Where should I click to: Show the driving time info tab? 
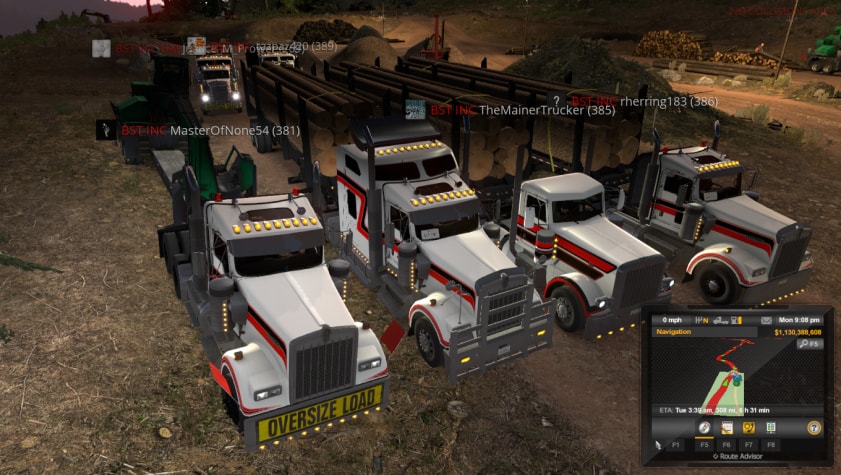tap(771, 428)
